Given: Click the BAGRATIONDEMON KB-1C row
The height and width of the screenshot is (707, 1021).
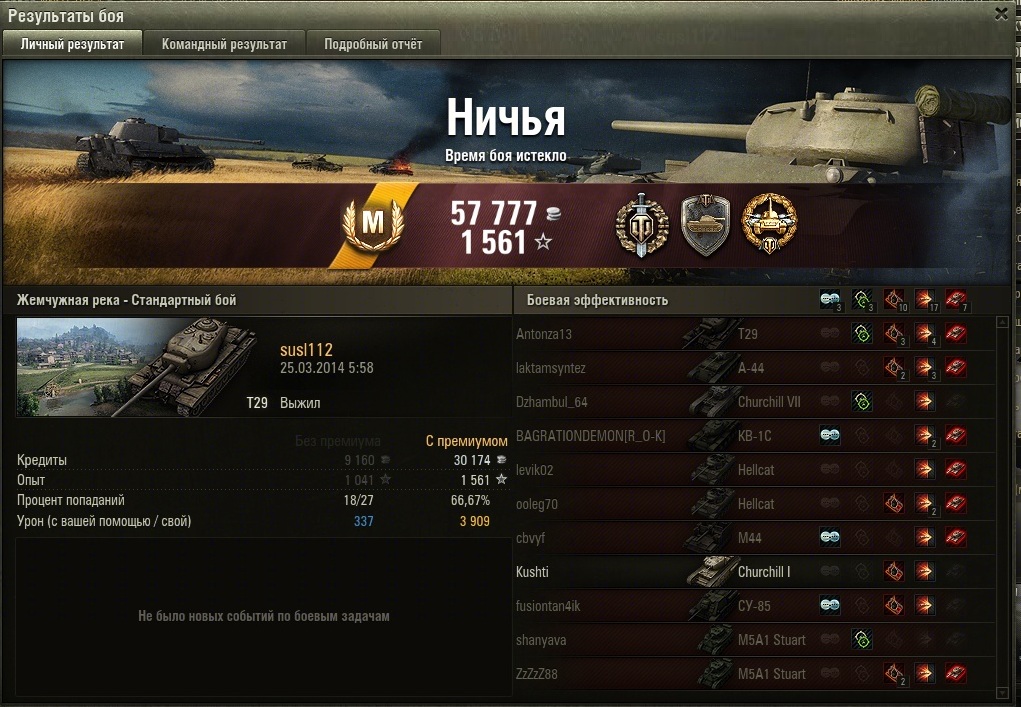Looking at the screenshot, I should (650, 436).
